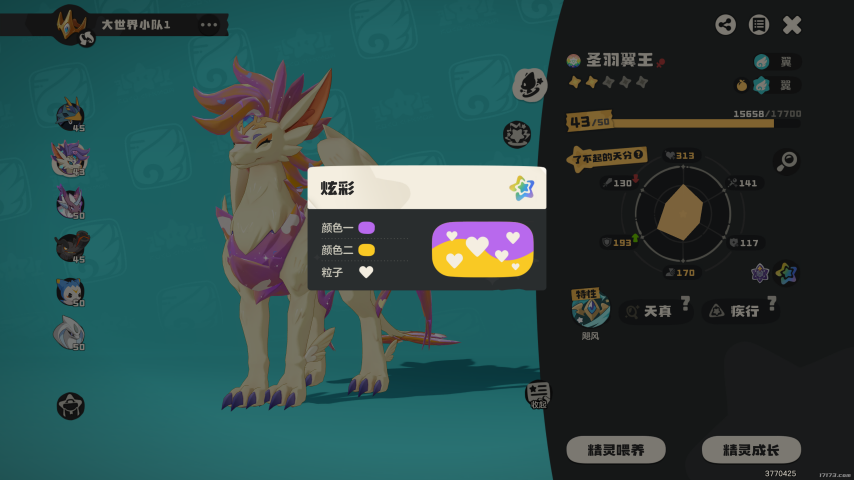
Task: Open the 疾行 trait info
Action: coord(741,311)
